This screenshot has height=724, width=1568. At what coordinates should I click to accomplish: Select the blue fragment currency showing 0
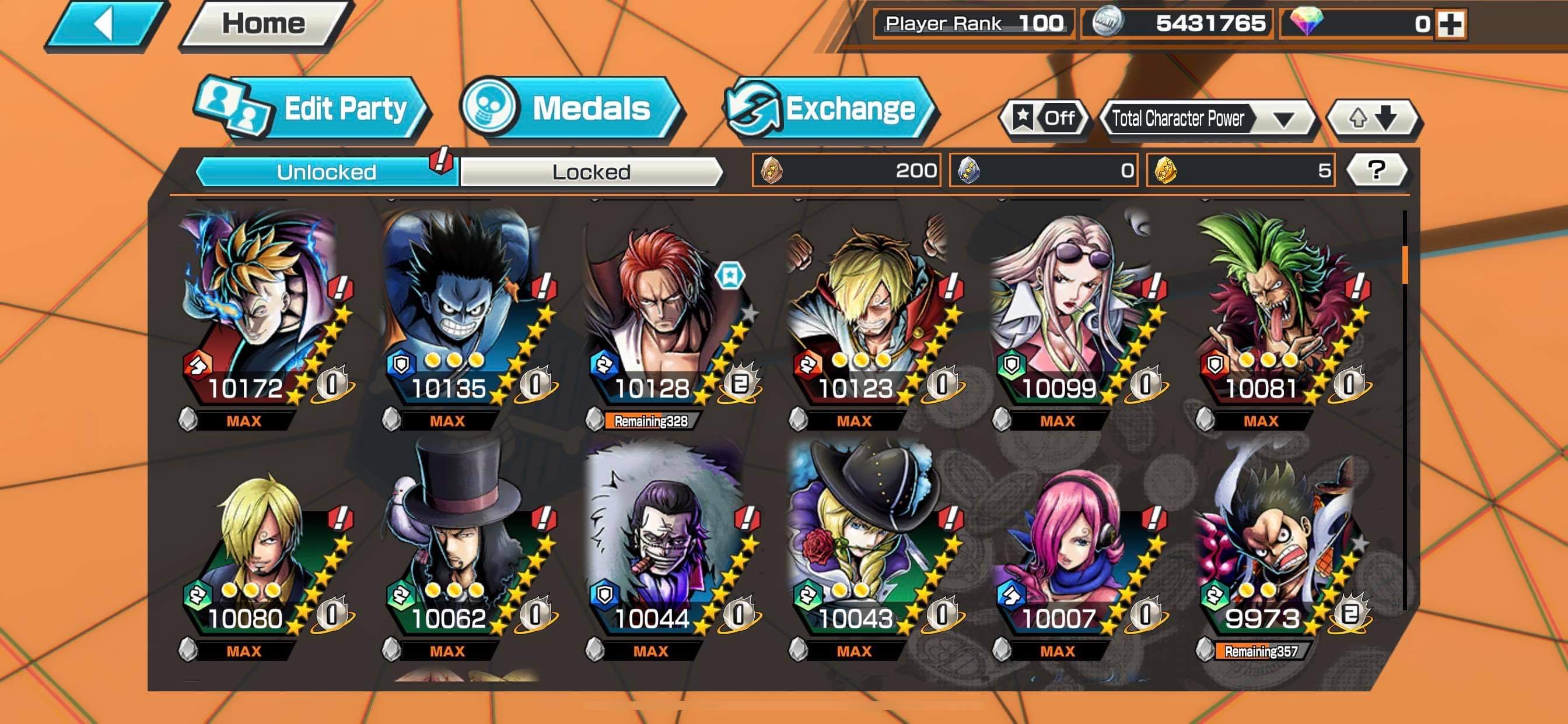[x=968, y=172]
